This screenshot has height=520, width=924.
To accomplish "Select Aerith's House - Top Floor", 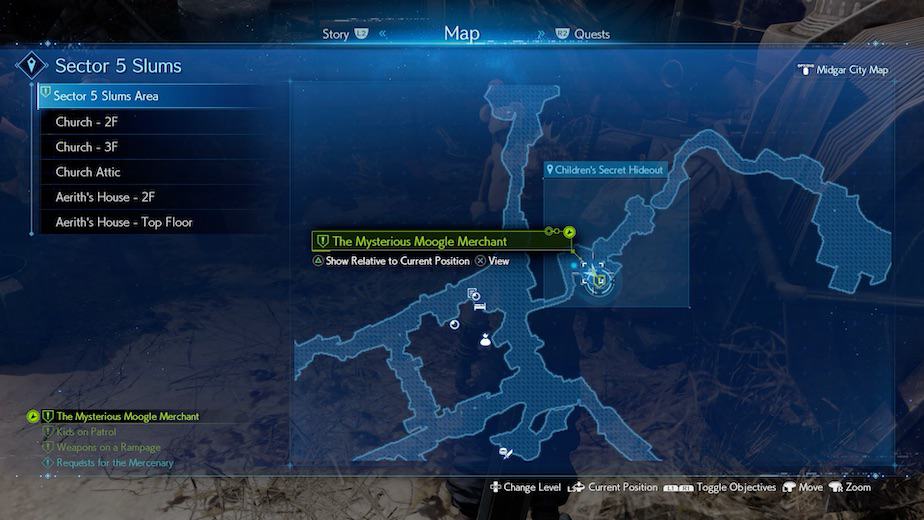I will 124,222.
